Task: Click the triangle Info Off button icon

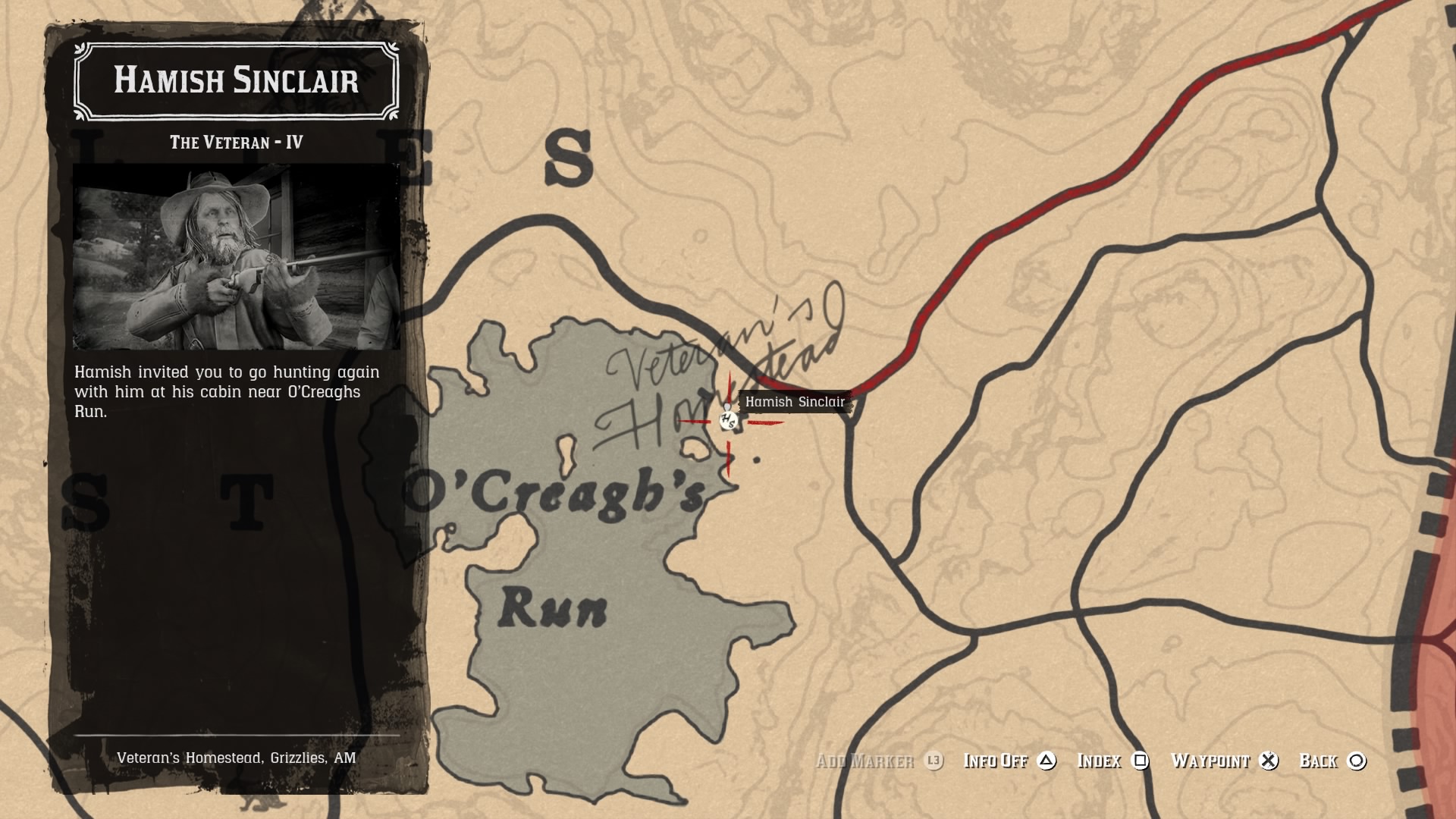Action: coord(1049,761)
